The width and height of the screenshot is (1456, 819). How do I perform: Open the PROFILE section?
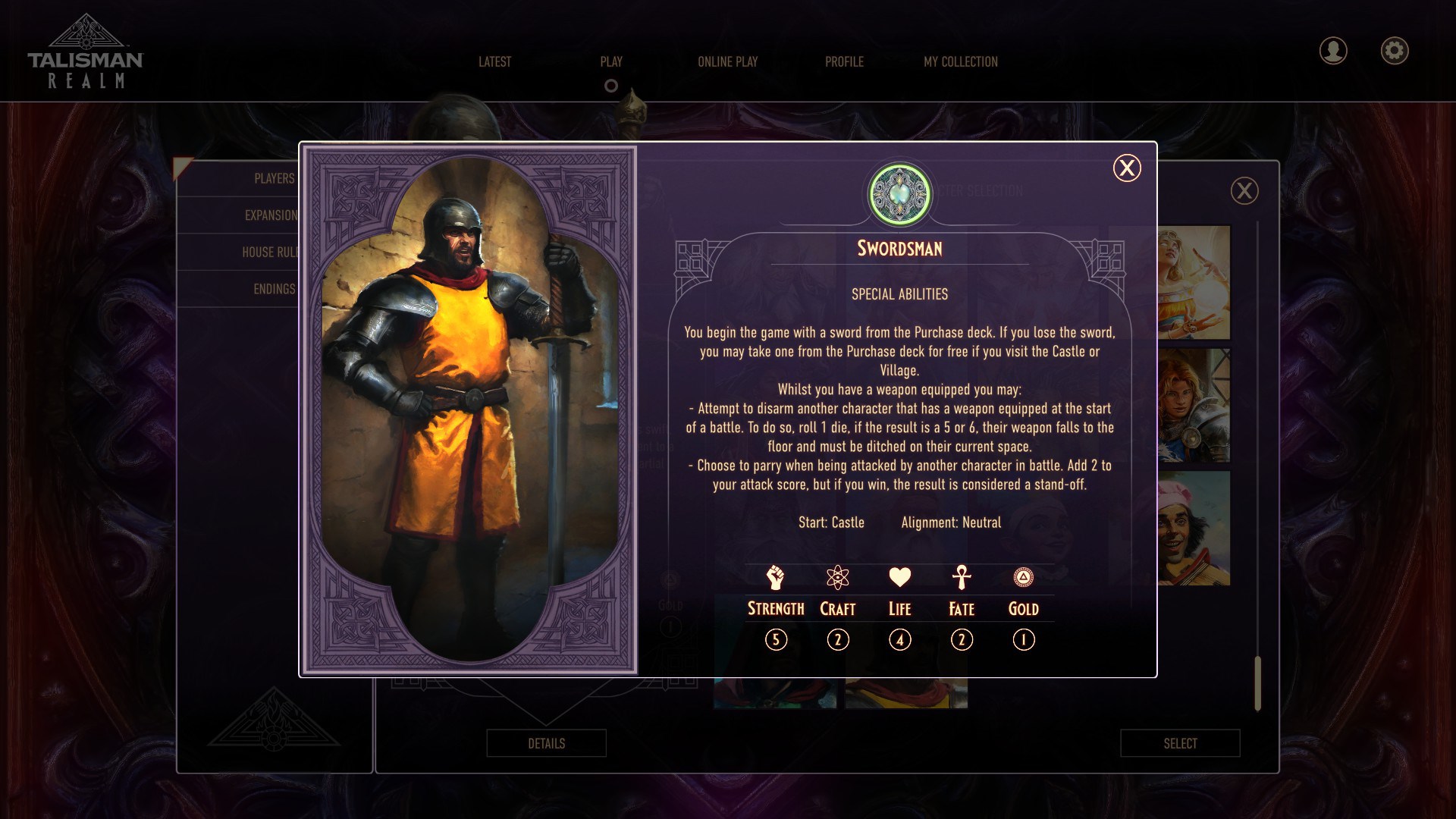844,62
